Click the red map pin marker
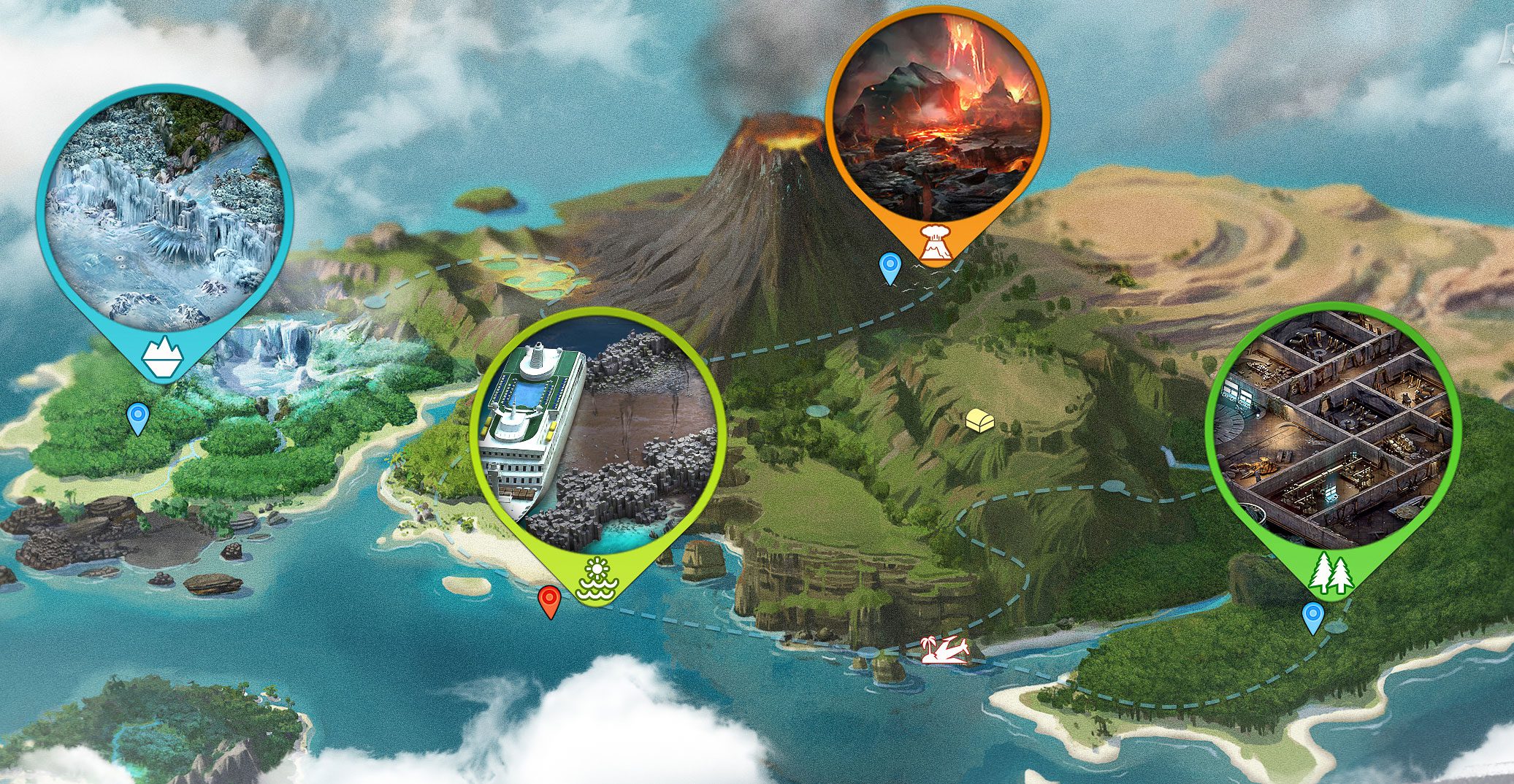Image resolution: width=1514 pixels, height=784 pixels. point(549,602)
